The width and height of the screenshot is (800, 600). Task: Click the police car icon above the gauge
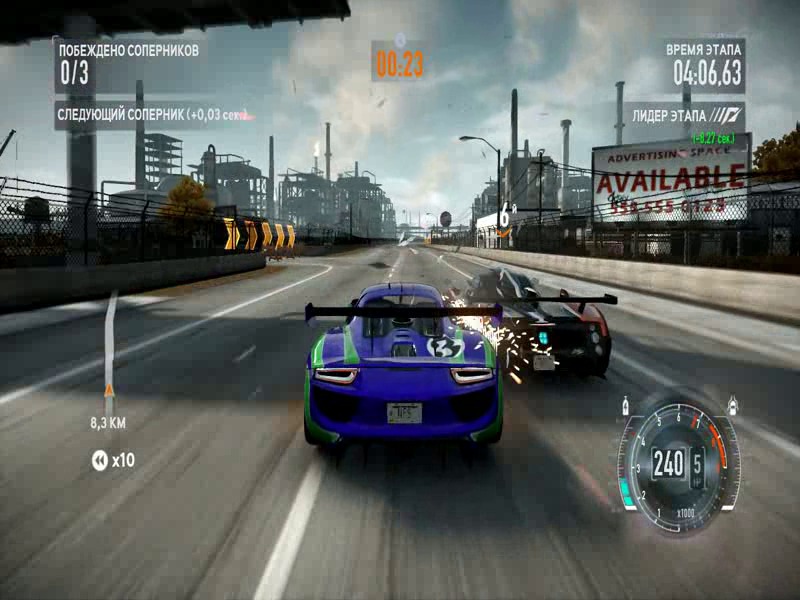pos(733,404)
